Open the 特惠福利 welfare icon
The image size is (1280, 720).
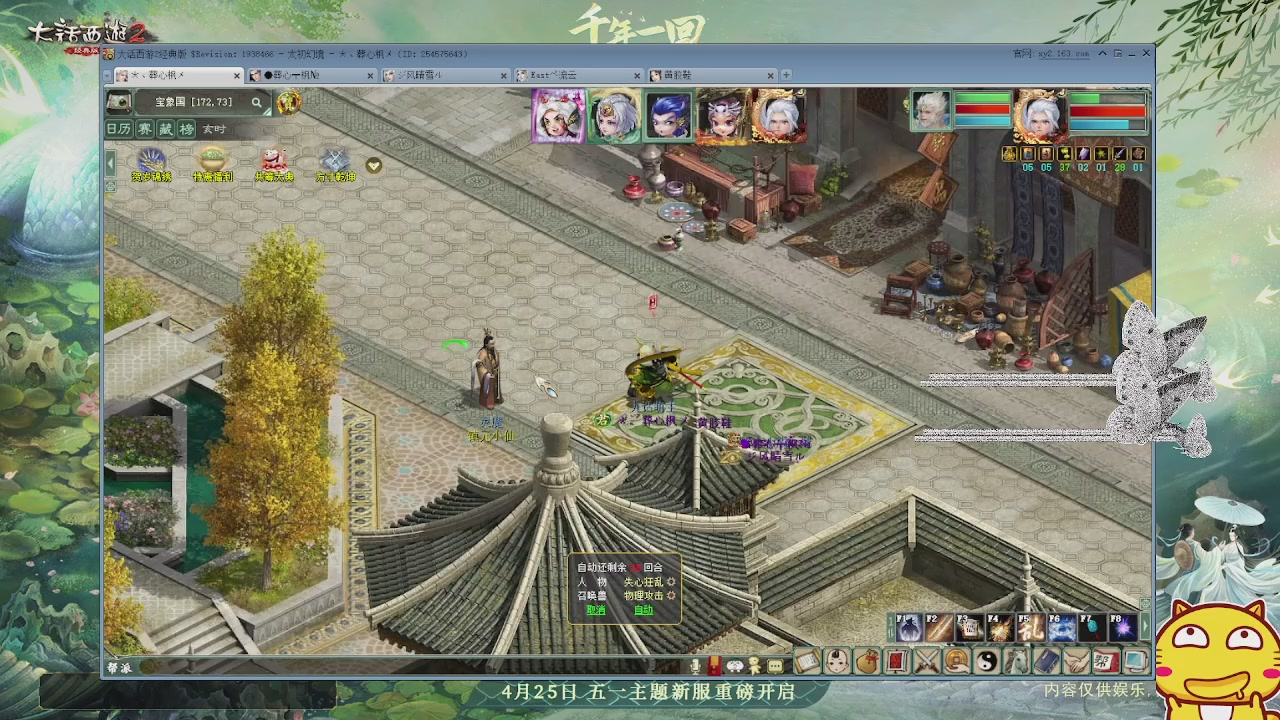tap(212, 163)
